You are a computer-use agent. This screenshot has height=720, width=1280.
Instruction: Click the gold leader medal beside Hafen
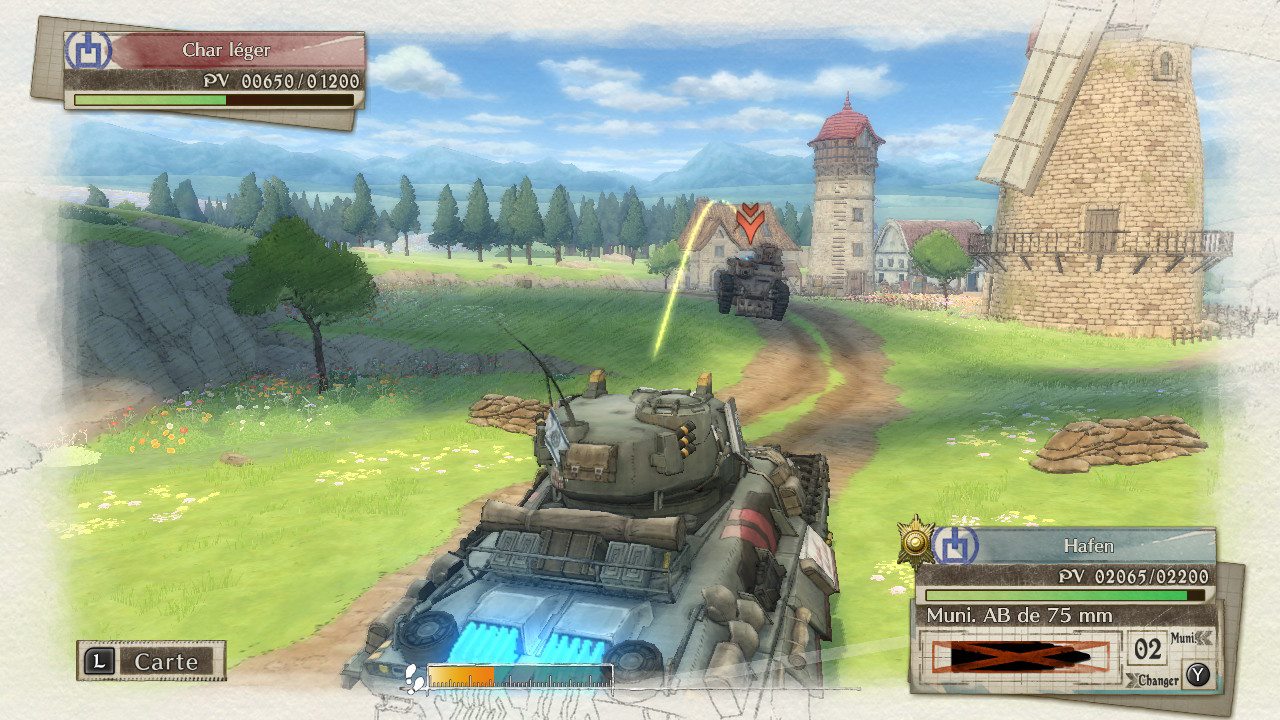tap(914, 543)
